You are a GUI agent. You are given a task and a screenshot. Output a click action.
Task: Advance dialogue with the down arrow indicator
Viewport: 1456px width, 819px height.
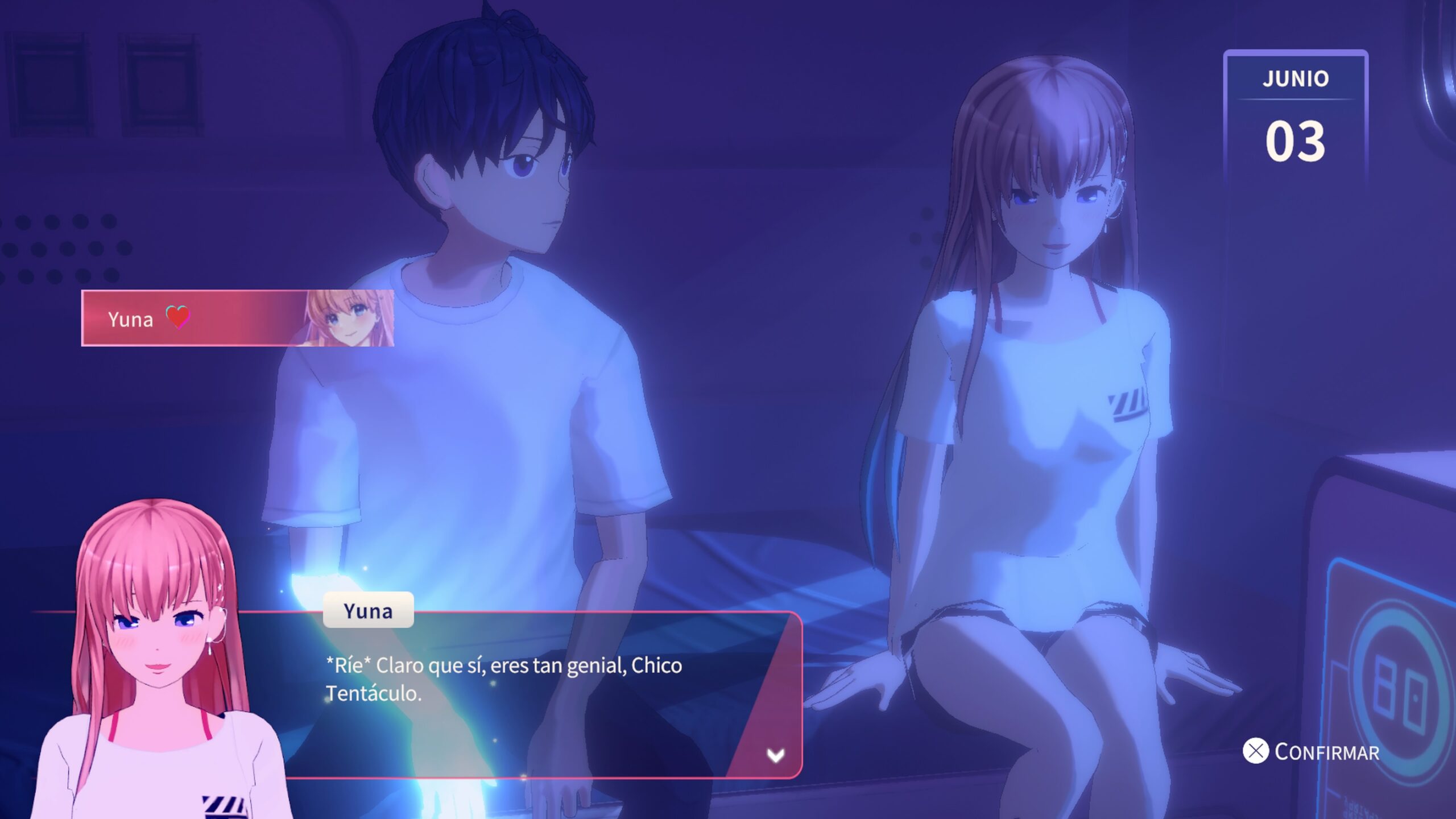775,755
